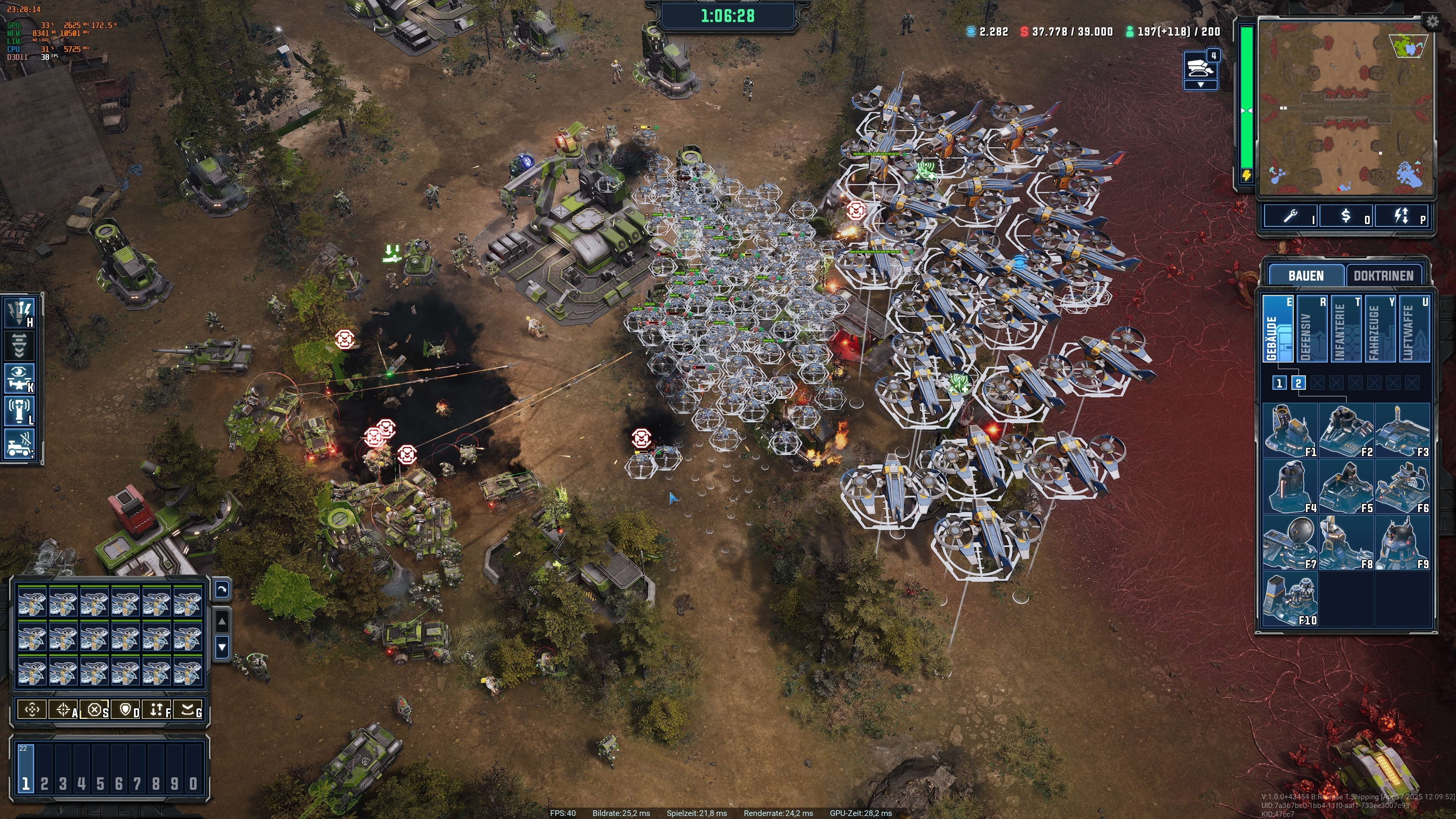1456x819 pixels.
Task: Select the F1 building icon
Action: 1290,431
